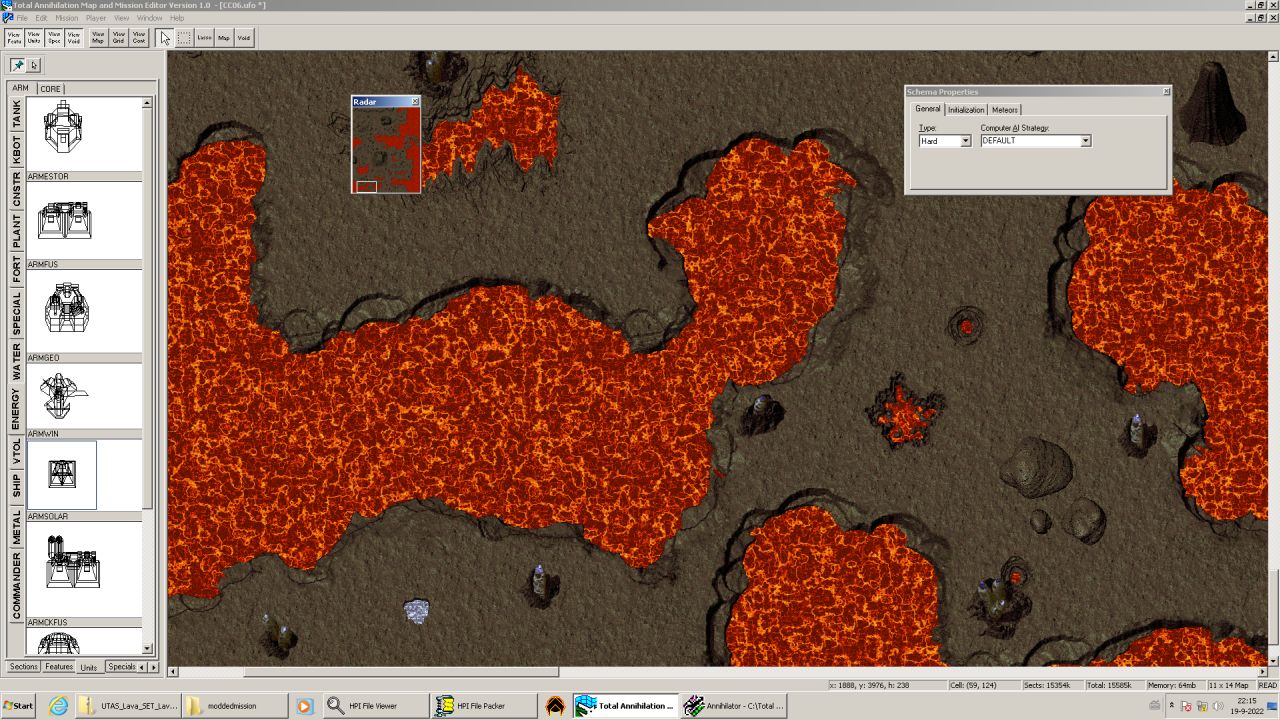Open the COMMANDER unit category
This screenshot has width=1280, height=720.
coord(16,587)
